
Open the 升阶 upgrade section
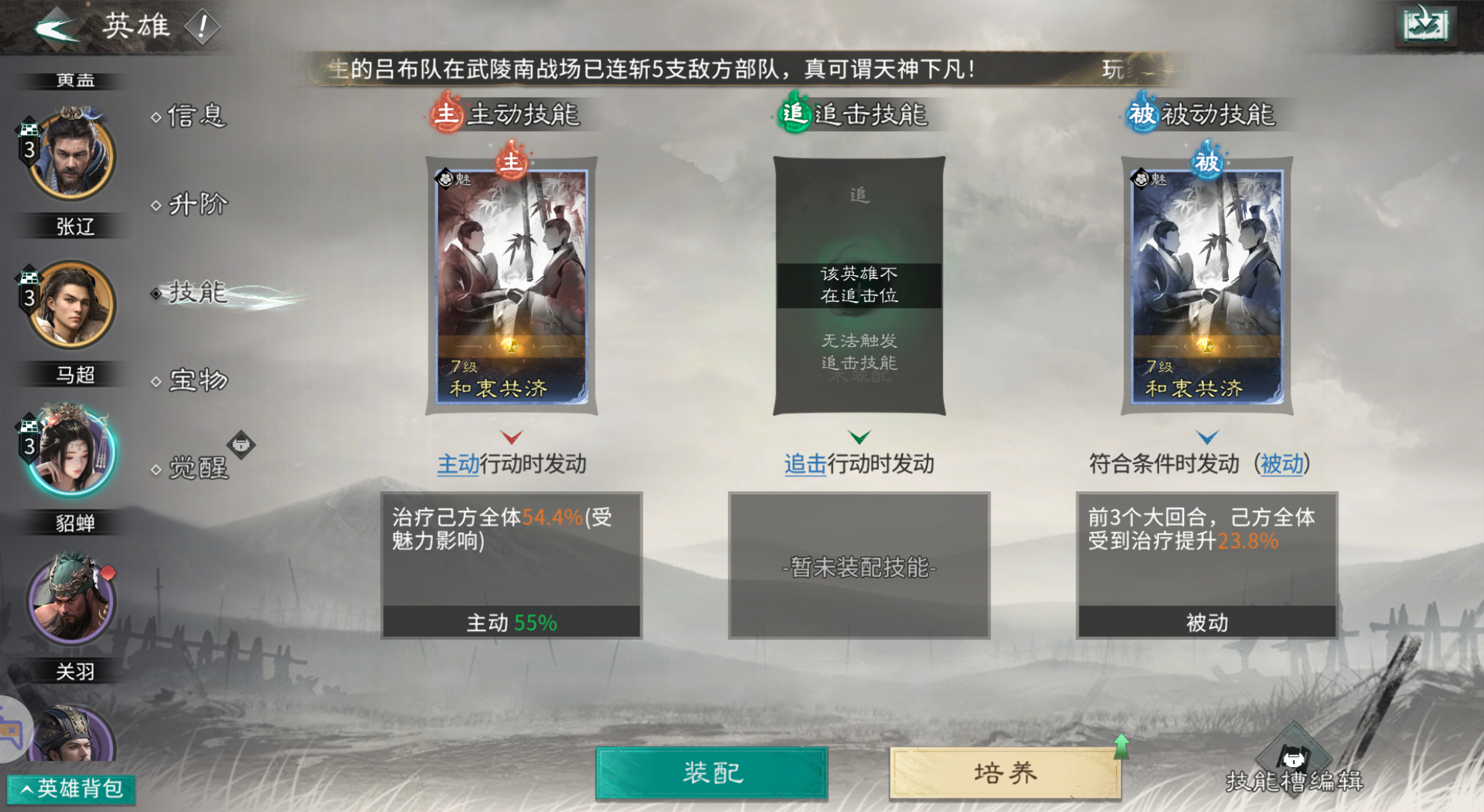click(197, 203)
